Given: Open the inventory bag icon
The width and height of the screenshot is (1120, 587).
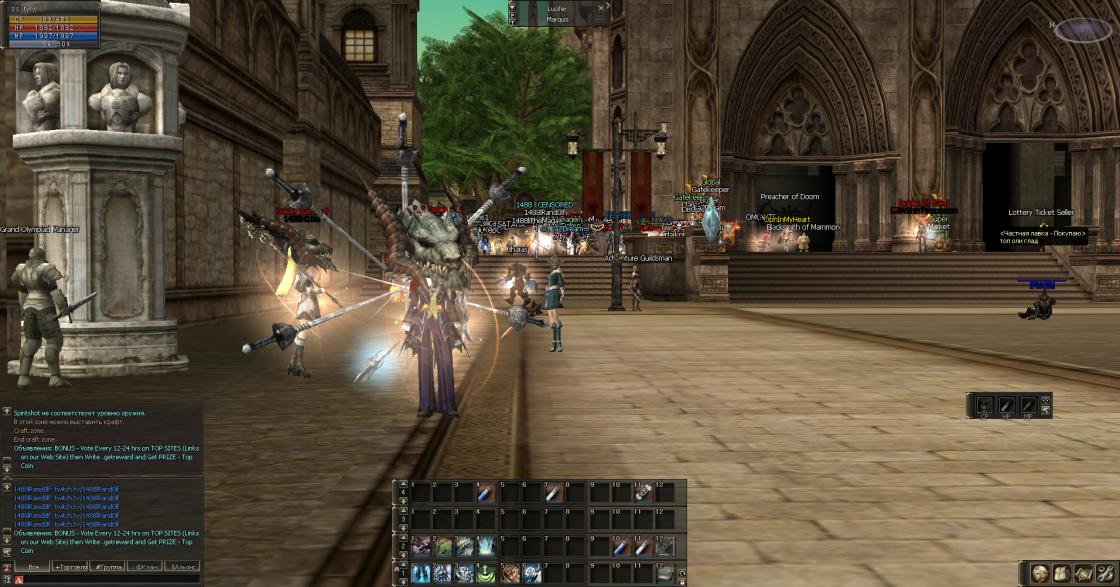Looking at the screenshot, I should 1060,573.
